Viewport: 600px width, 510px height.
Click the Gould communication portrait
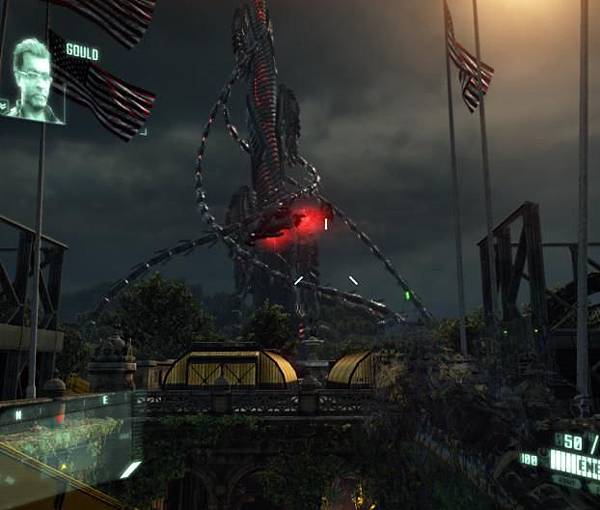coord(32,81)
